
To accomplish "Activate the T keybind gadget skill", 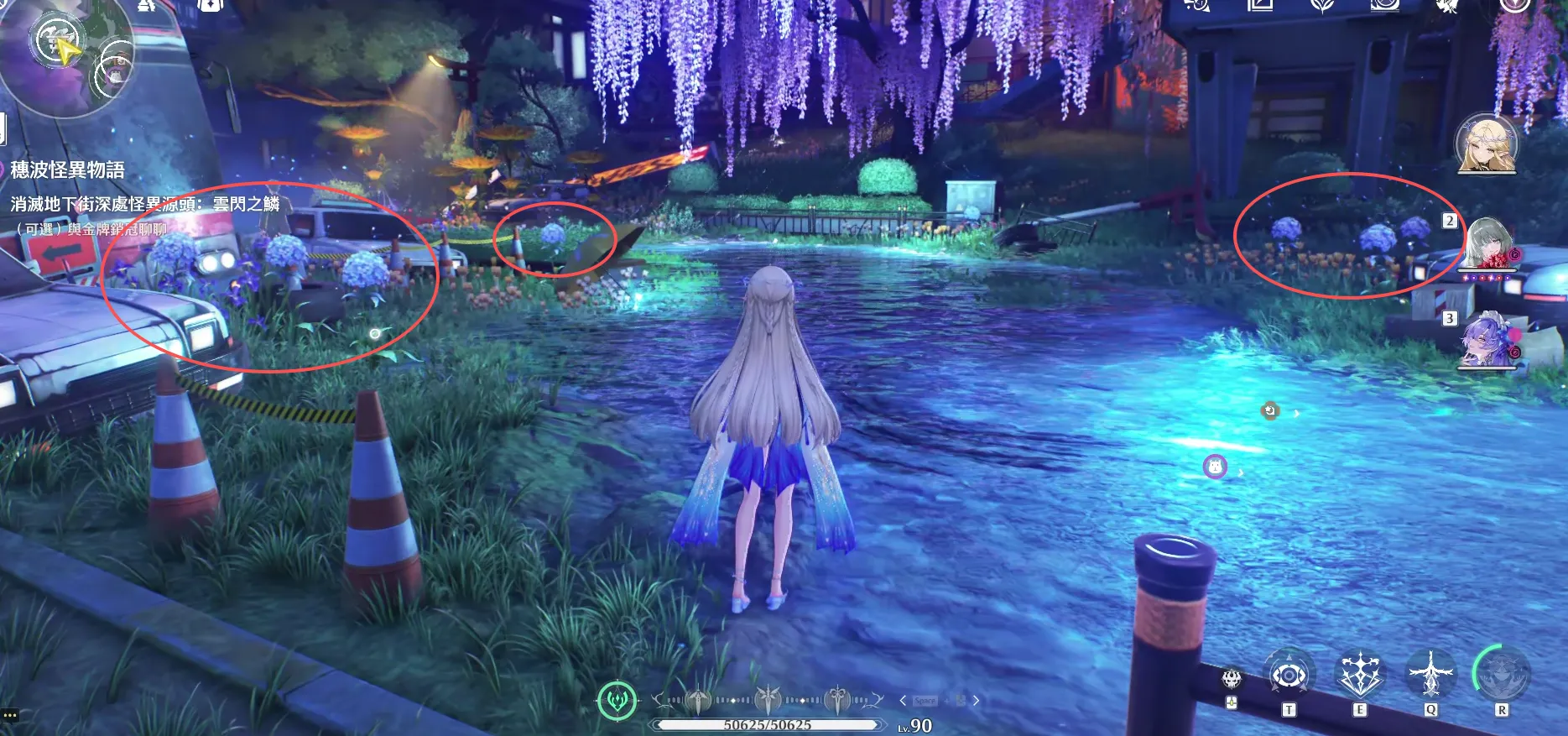I will pyautogui.click(x=1289, y=675).
